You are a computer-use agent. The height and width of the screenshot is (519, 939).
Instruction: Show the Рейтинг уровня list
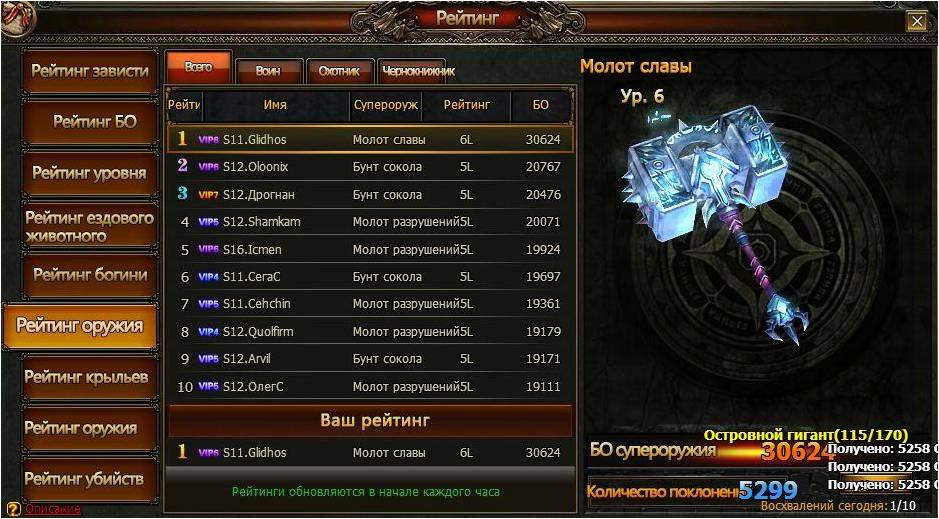point(90,173)
